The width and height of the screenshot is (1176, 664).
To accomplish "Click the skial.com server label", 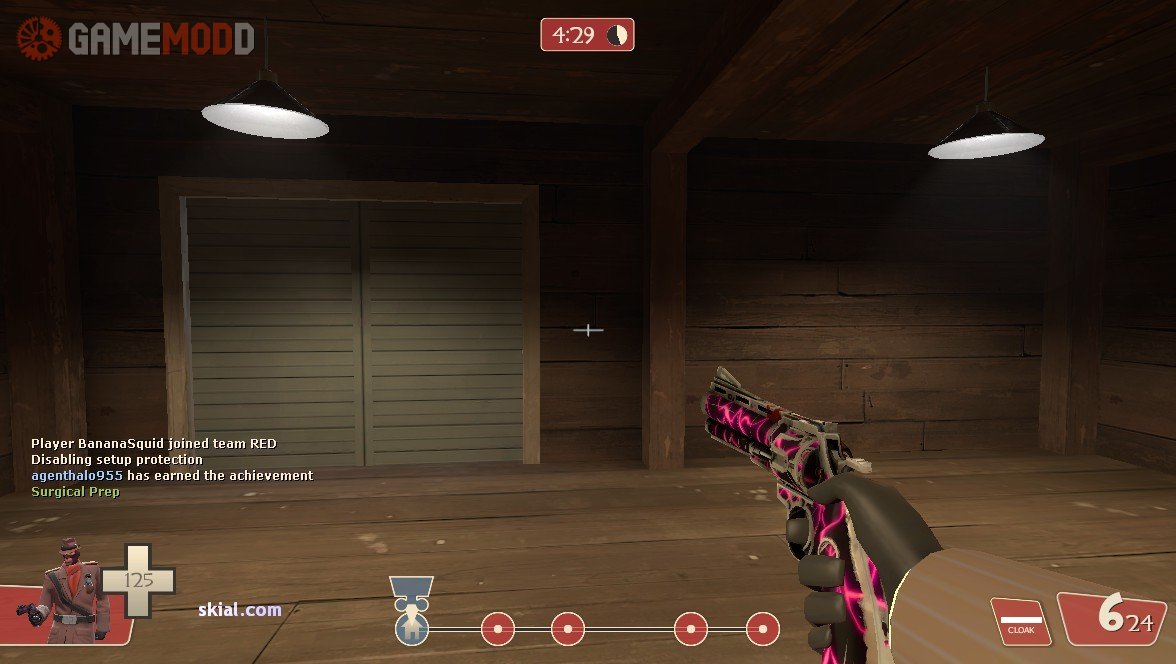I will tap(240, 610).
